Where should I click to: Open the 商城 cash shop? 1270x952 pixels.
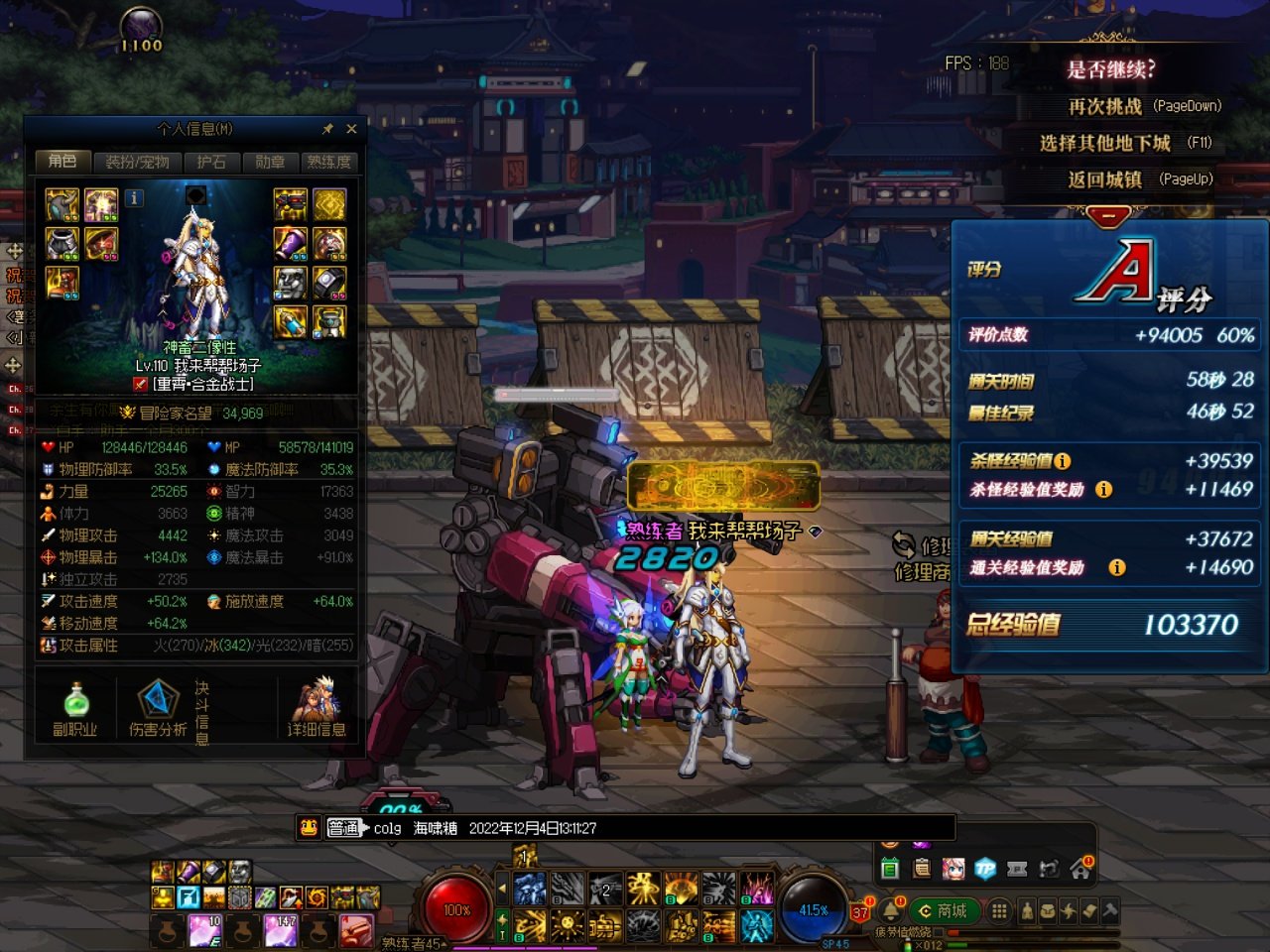tap(944, 910)
